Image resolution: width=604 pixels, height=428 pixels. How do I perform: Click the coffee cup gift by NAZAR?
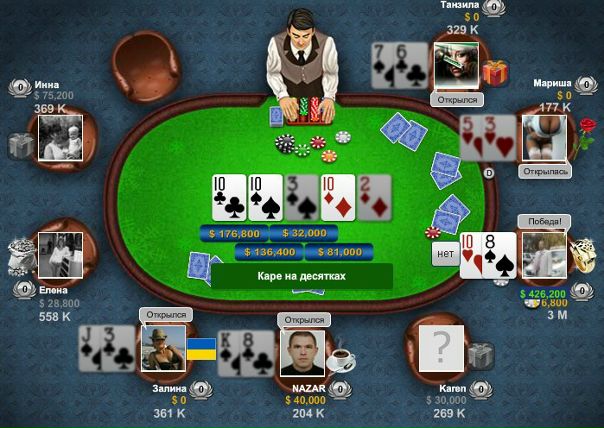point(343,357)
